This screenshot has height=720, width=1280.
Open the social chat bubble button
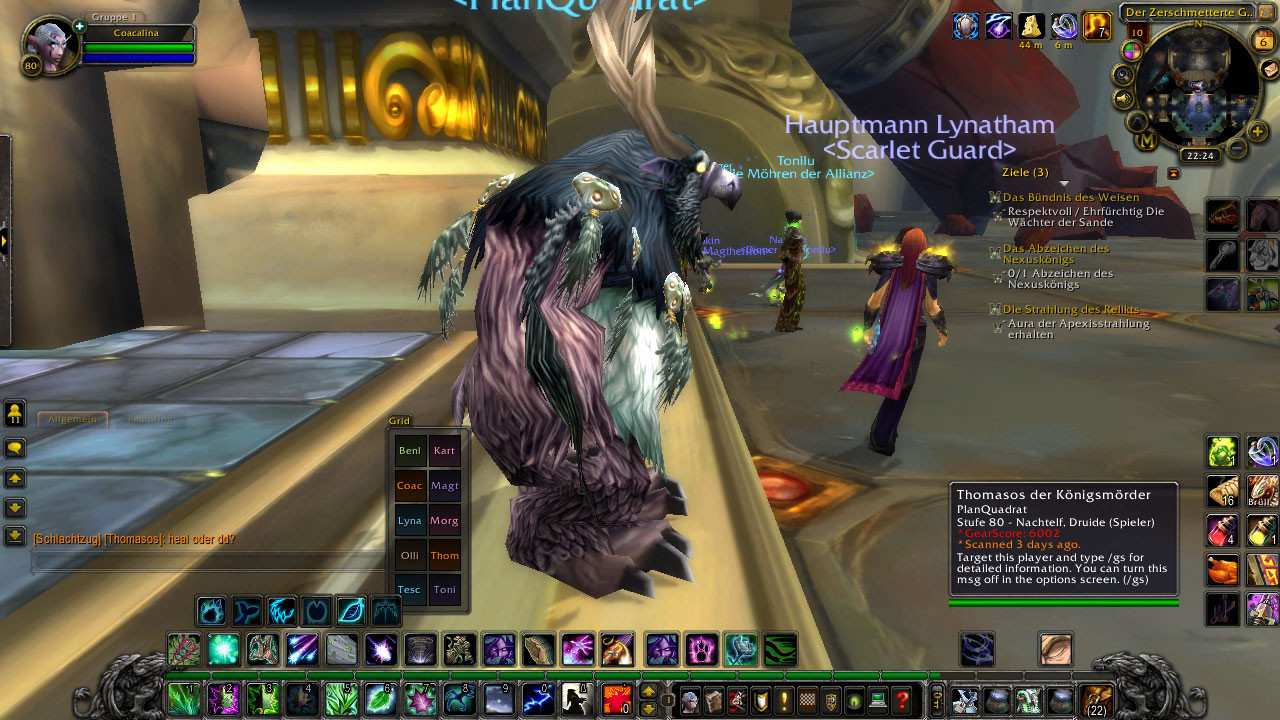coord(15,448)
